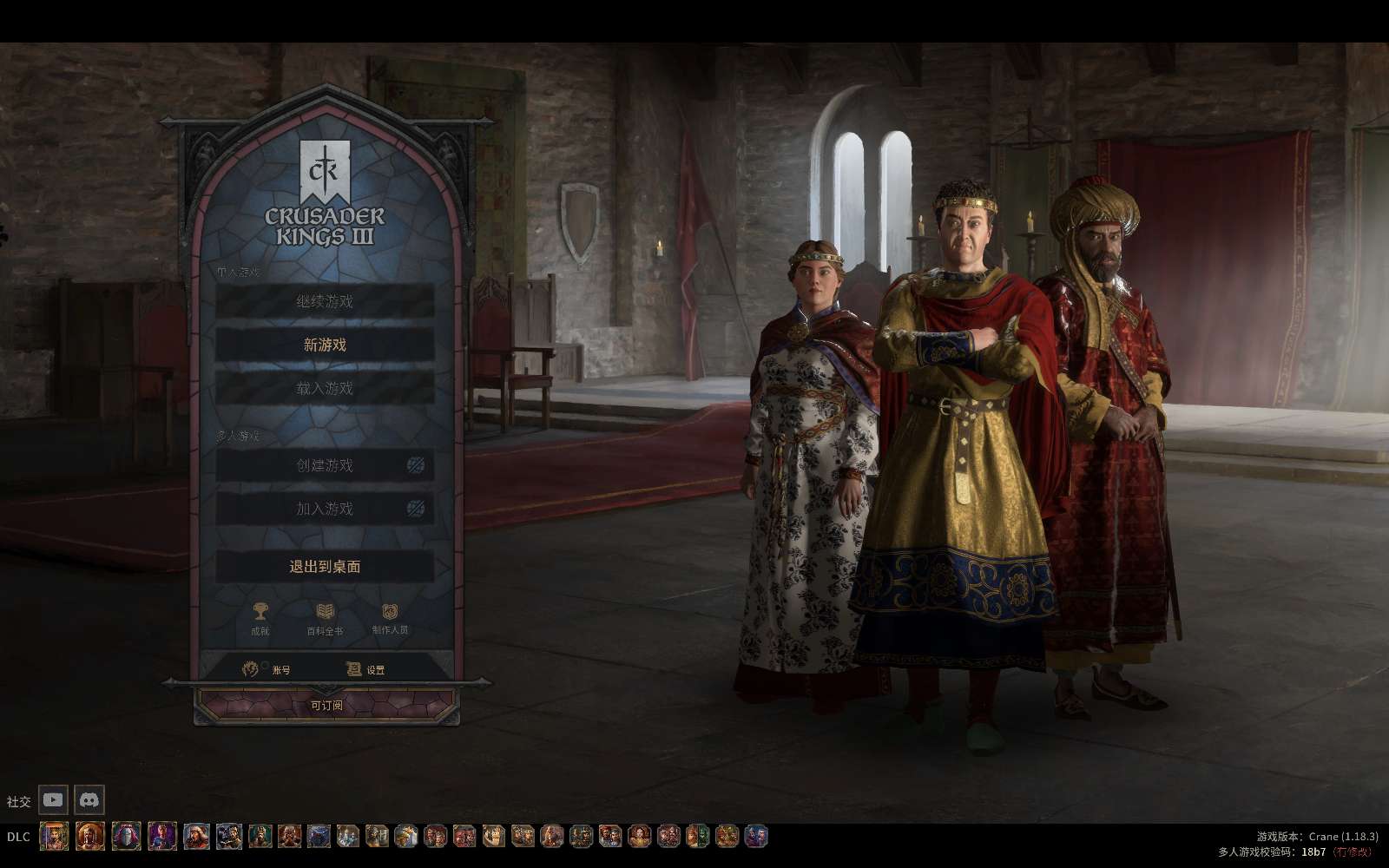Create a multiplayer game (创建游戏)
Screen dimensions: 1389x868
coord(325,465)
